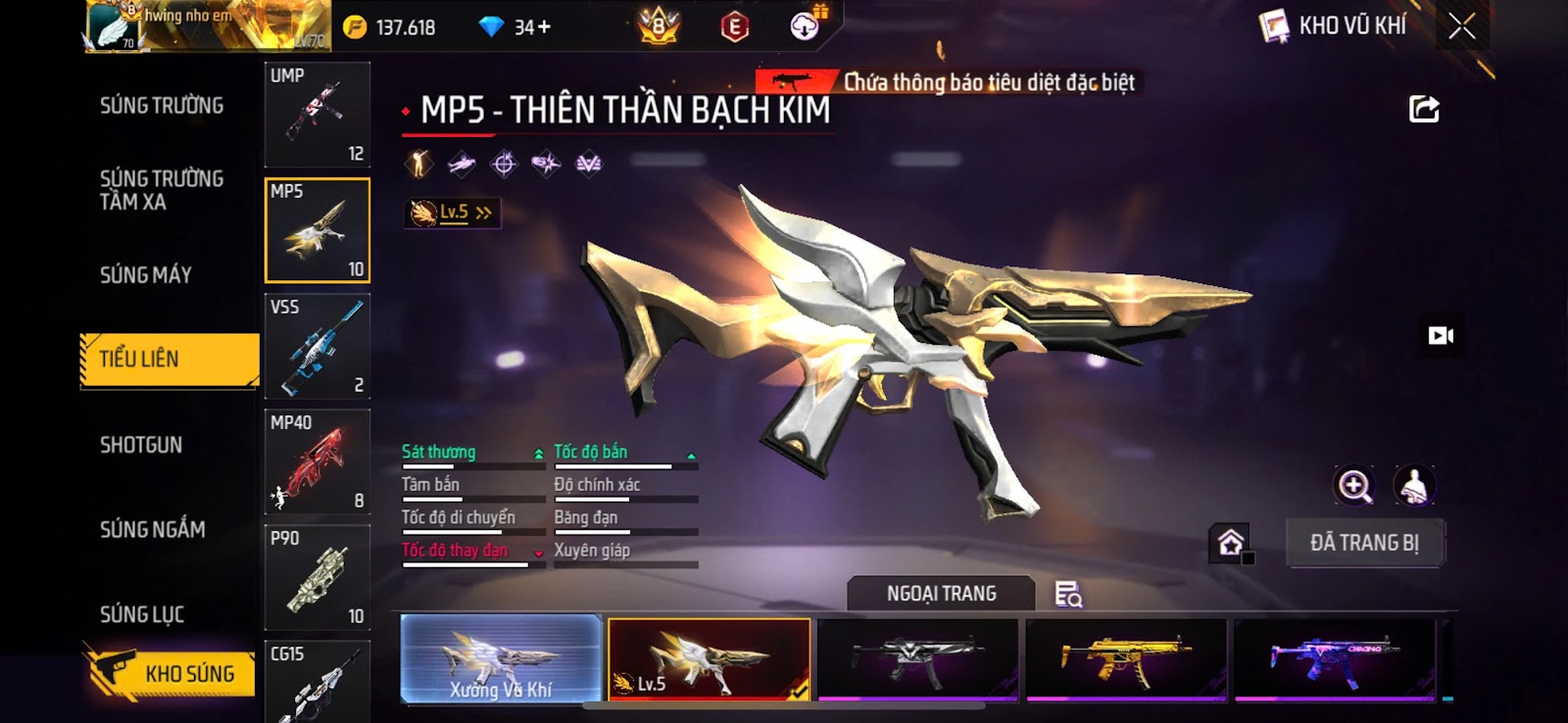Open the Xưởng Vũ Khí workshop

click(x=501, y=659)
